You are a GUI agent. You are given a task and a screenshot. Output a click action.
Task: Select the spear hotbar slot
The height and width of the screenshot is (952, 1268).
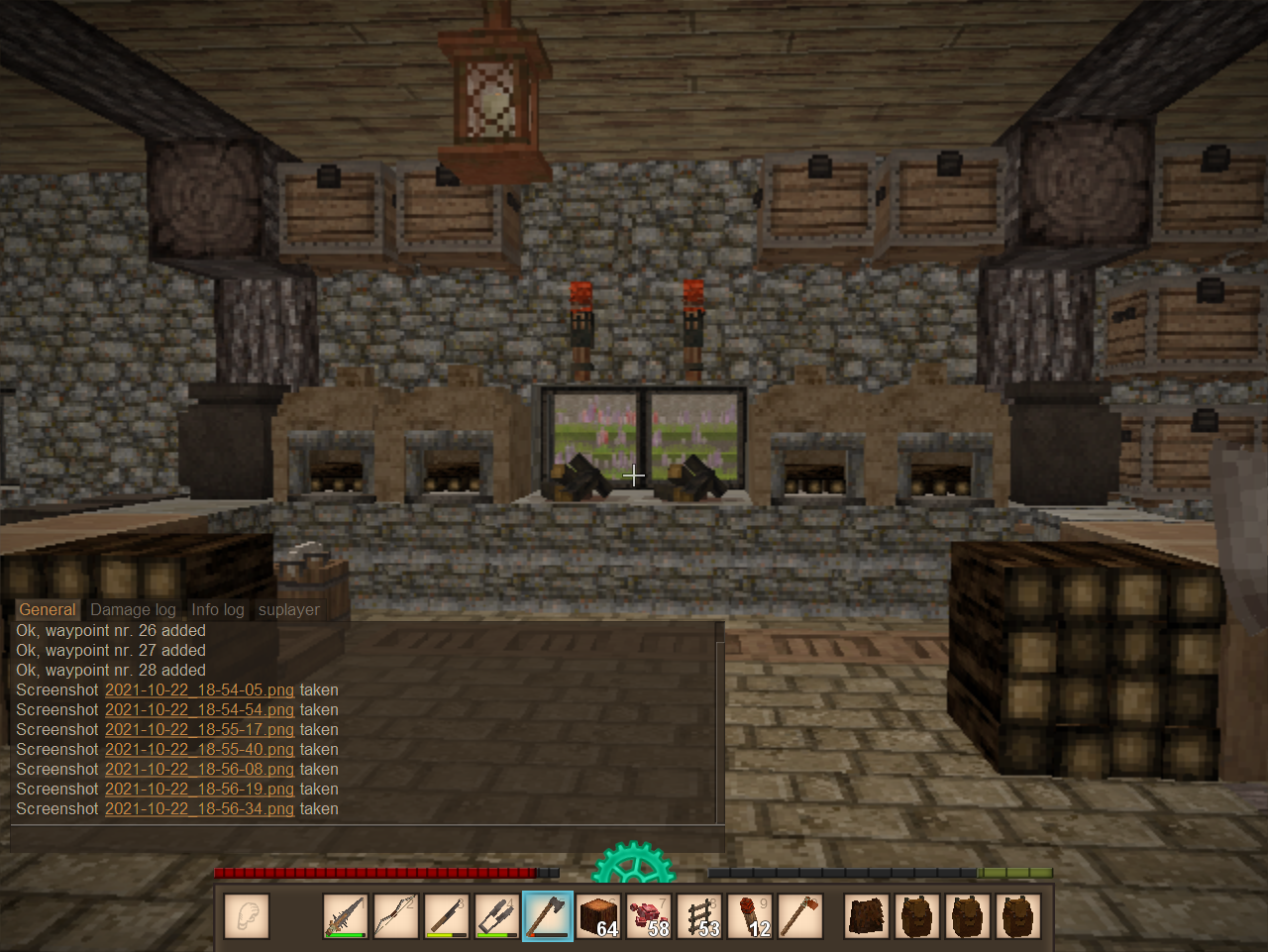(x=346, y=915)
